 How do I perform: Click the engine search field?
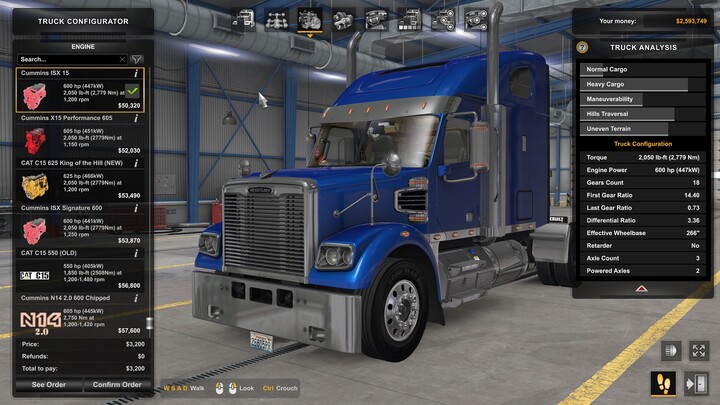pyautogui.click(x=65, y=59)
